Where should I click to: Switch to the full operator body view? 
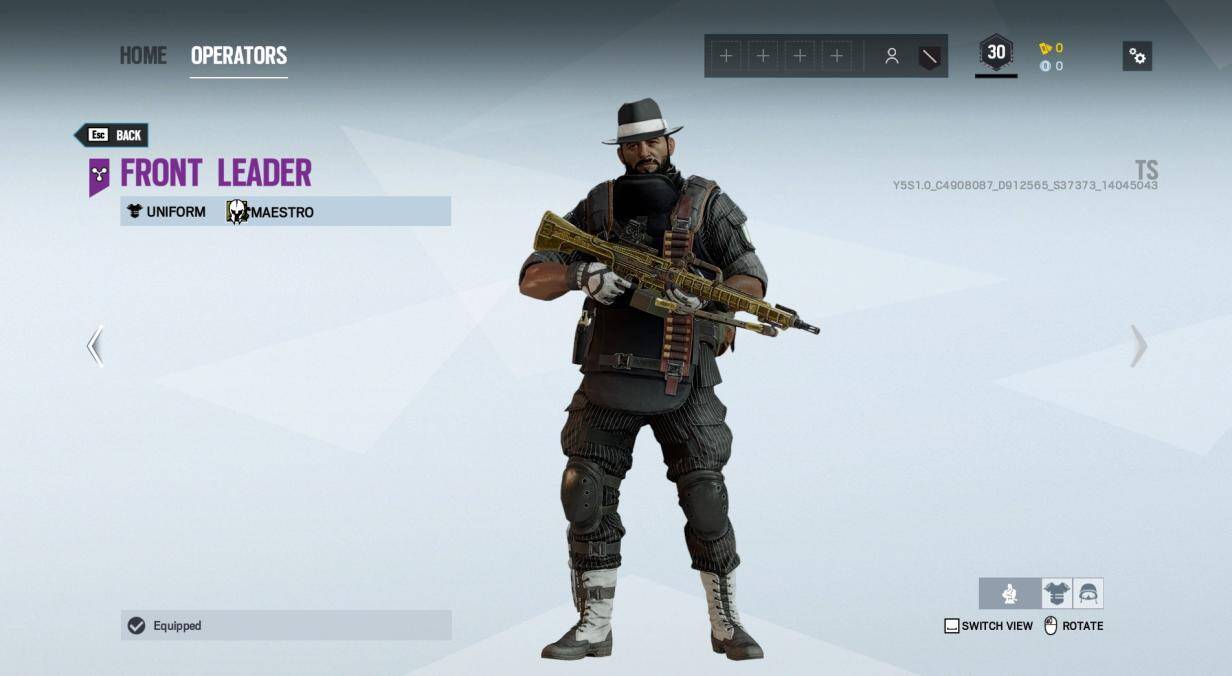[x=1010, y=594]
